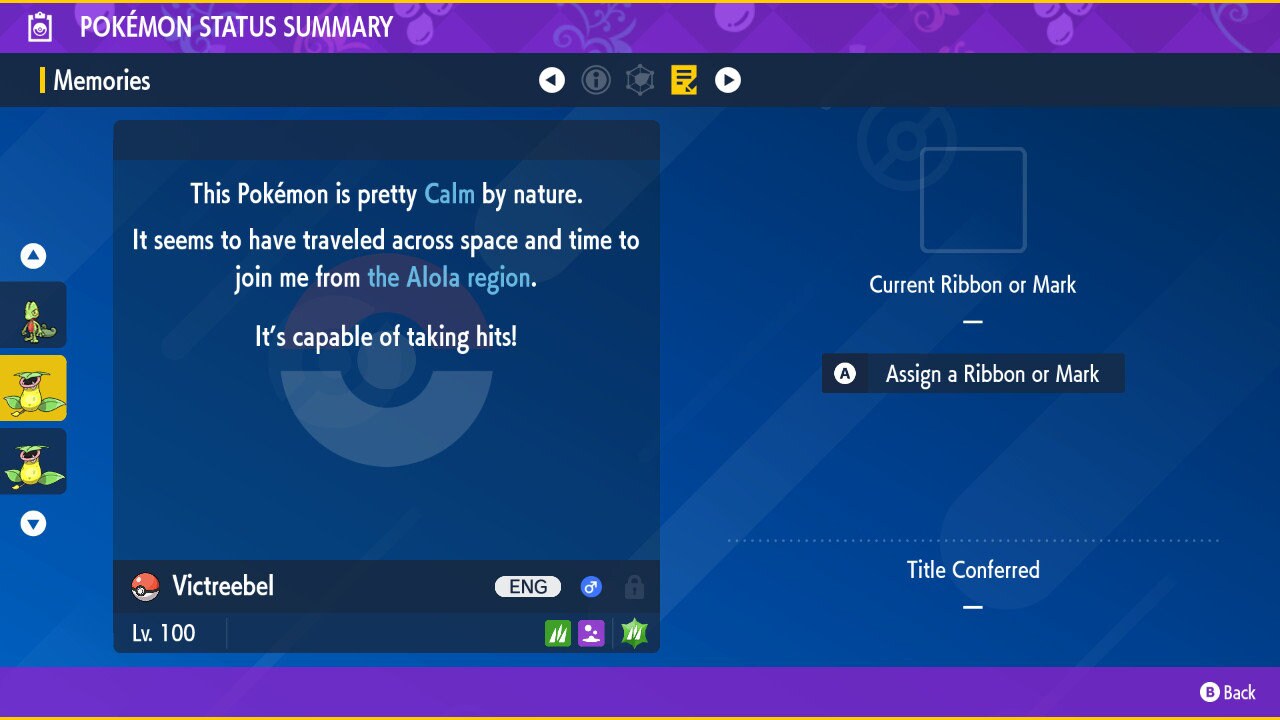
Task: Select the yellow Memories notepad tab
Action: click(x=684, y=80)
